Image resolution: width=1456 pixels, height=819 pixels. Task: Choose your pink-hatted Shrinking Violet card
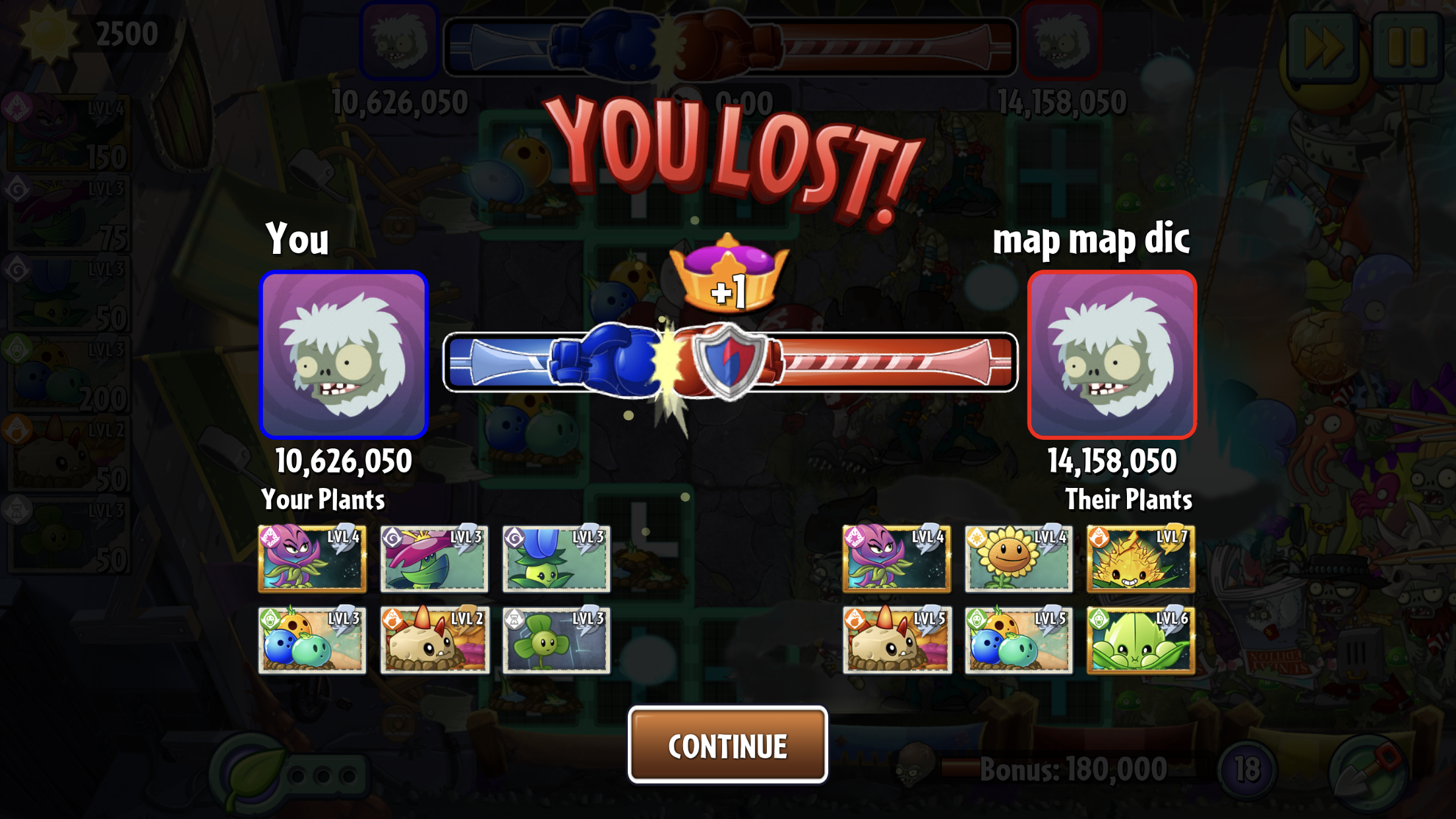(x=434, y=558)
